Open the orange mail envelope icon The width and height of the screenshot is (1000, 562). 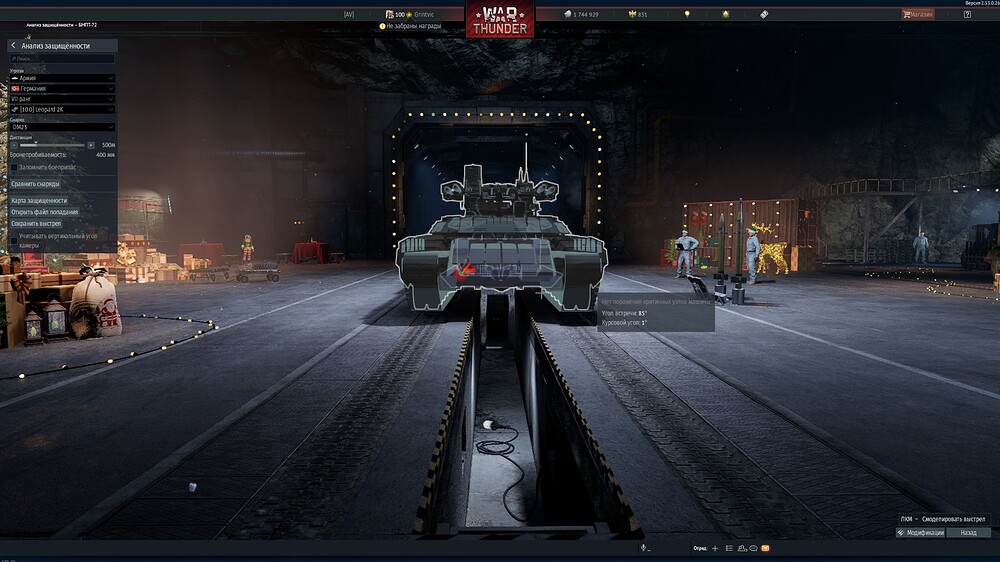coord(766,548)
